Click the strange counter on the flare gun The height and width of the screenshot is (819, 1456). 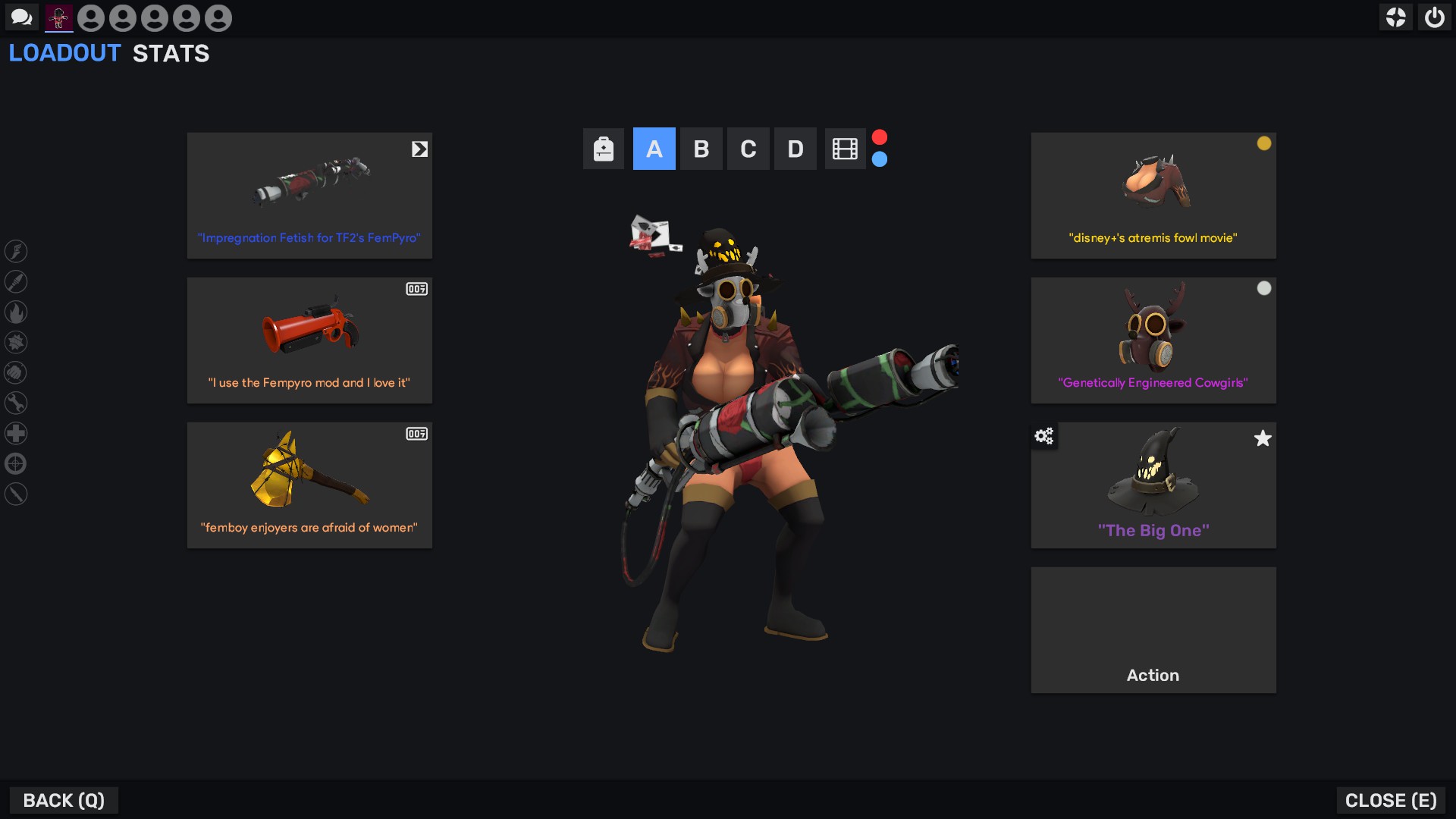pos(416,289)
